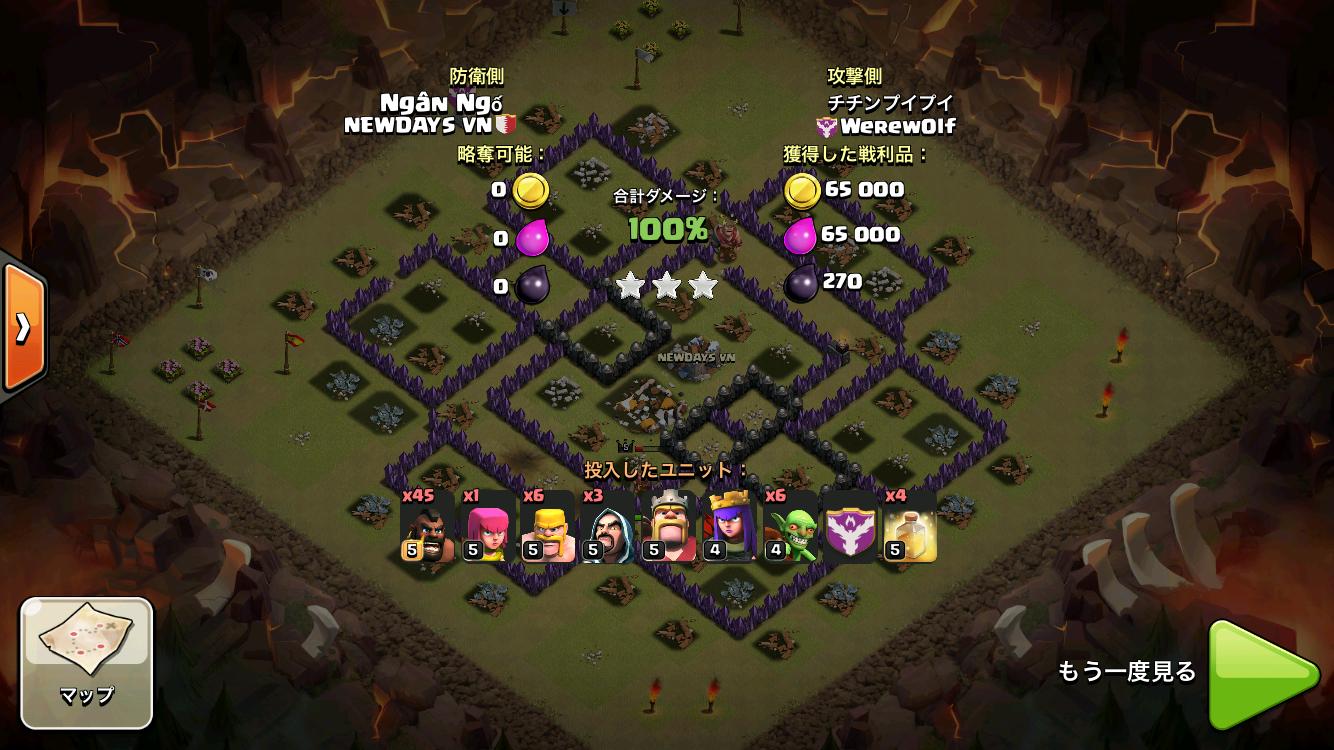The image size is (1334, 750).
Task: Replay the battle with the green play button
Action: coord(1264,675)
